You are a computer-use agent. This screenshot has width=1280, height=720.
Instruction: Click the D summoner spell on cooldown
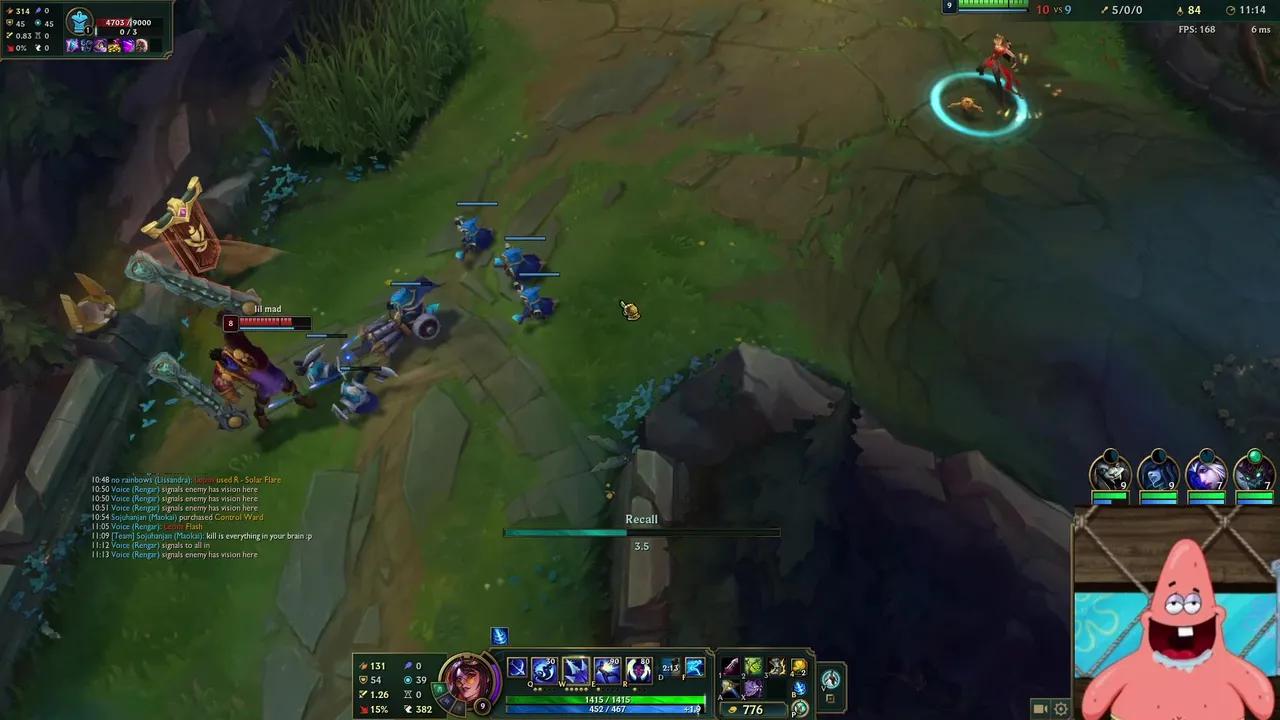coord(669,665)
